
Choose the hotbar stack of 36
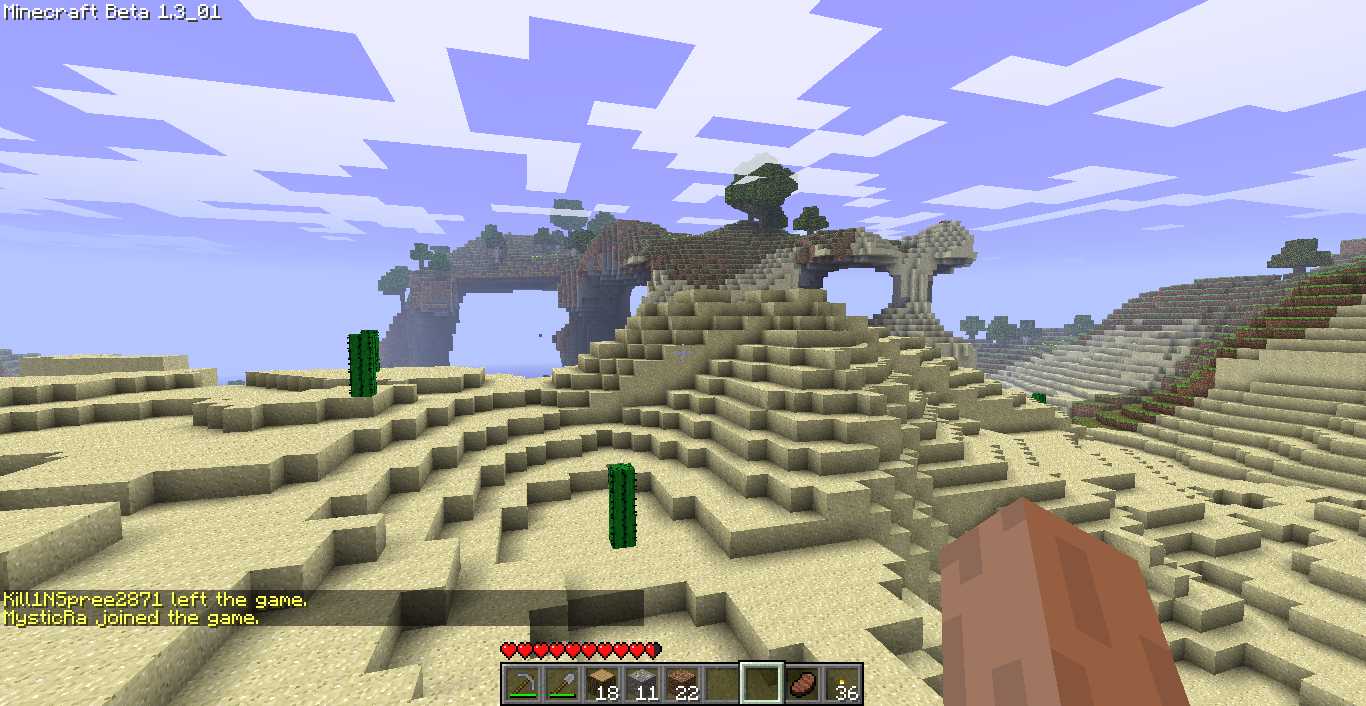click(842, 684)
